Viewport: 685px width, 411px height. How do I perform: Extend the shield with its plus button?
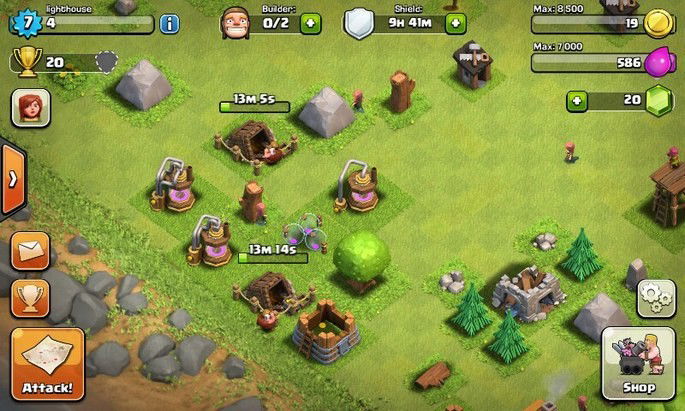(456, 22)
